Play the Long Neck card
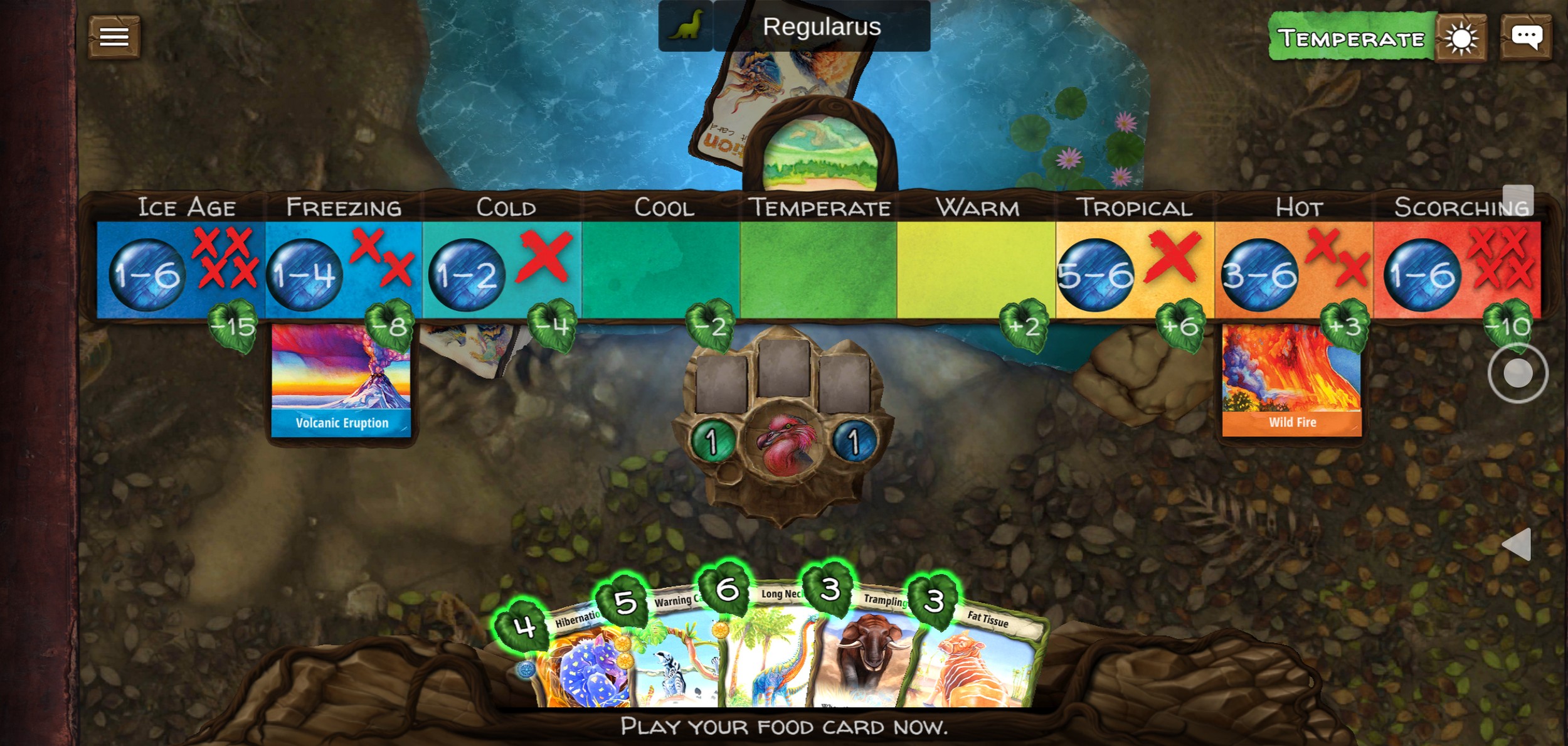This screenshot has height=746, width=1568. click(x=771, y=656)
